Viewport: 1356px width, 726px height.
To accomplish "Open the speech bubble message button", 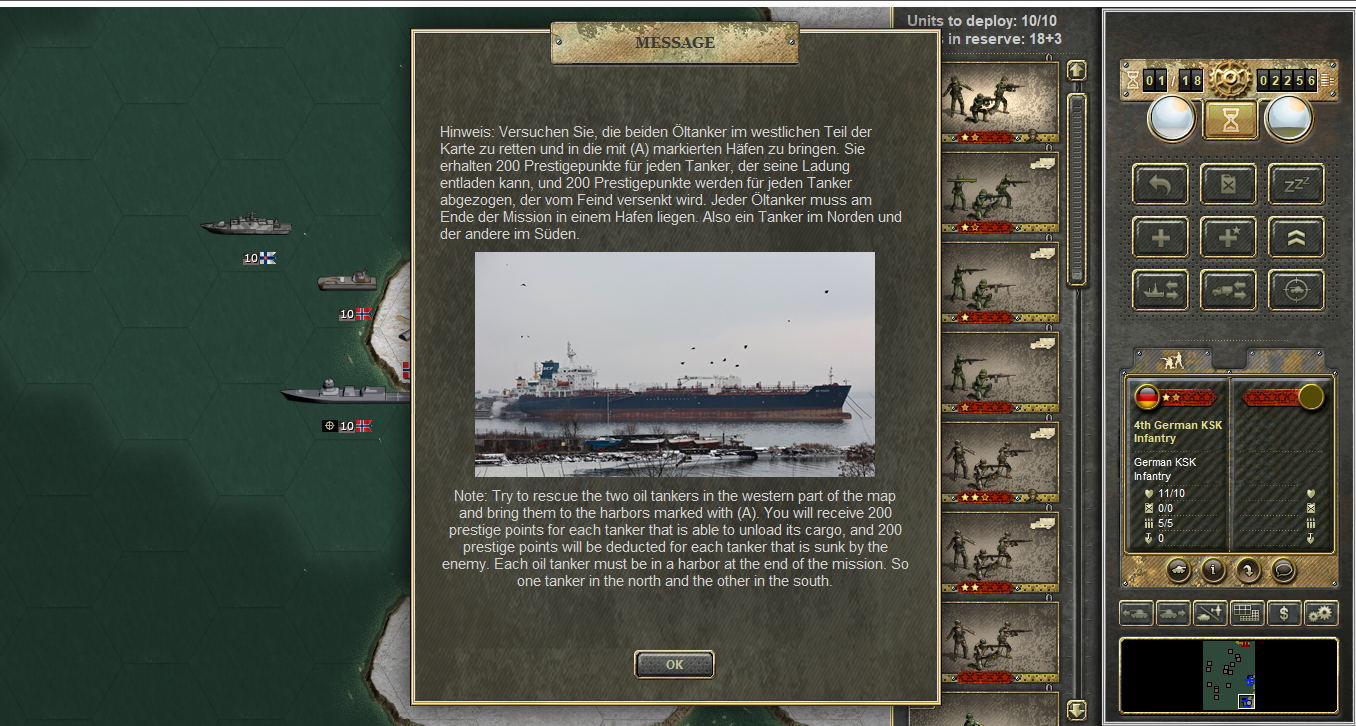I will 1283,570.
